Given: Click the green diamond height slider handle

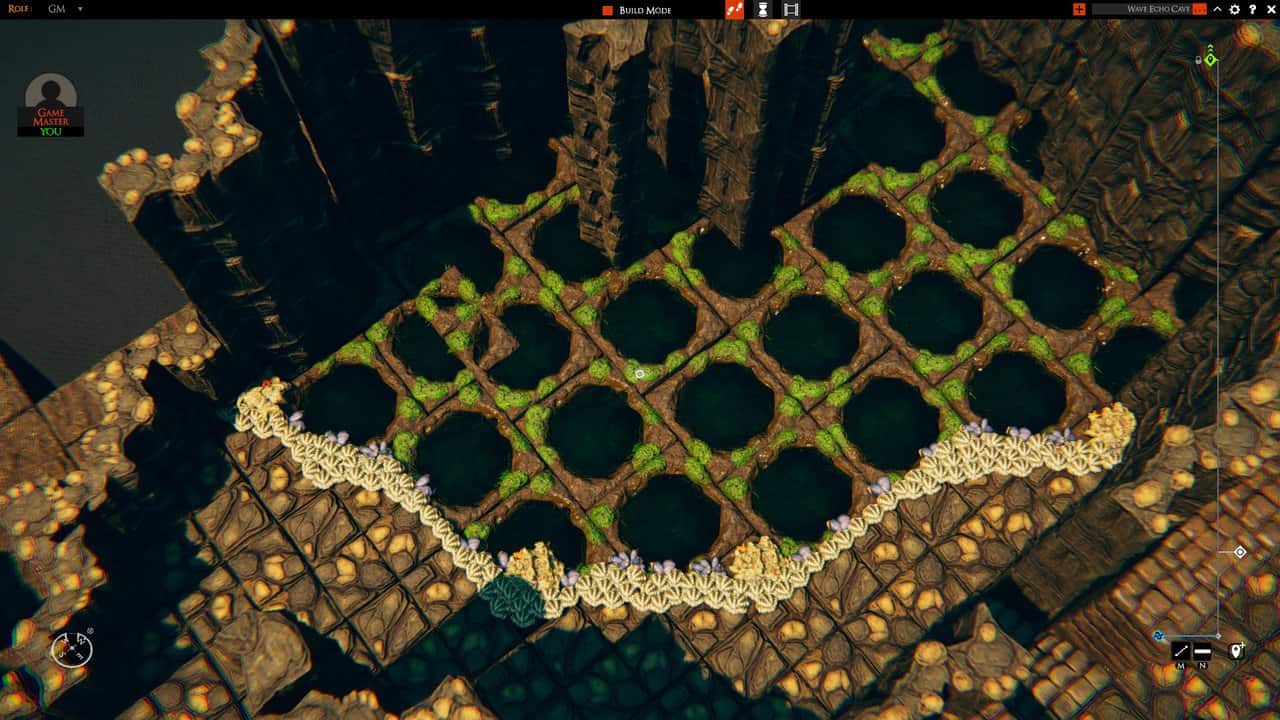Looking at the screenshot, I should point(1210,60).
